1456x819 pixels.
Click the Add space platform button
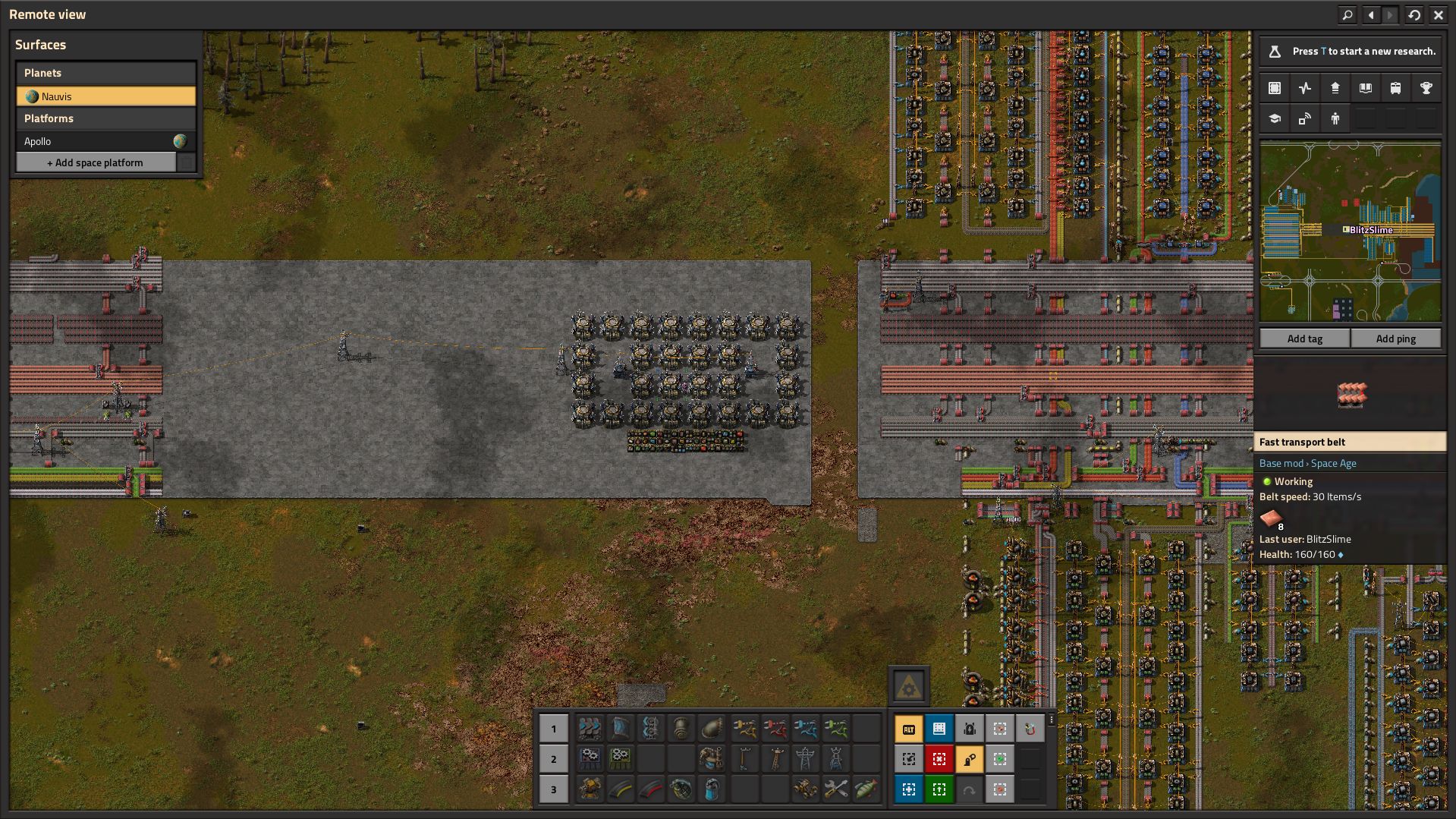96,162
